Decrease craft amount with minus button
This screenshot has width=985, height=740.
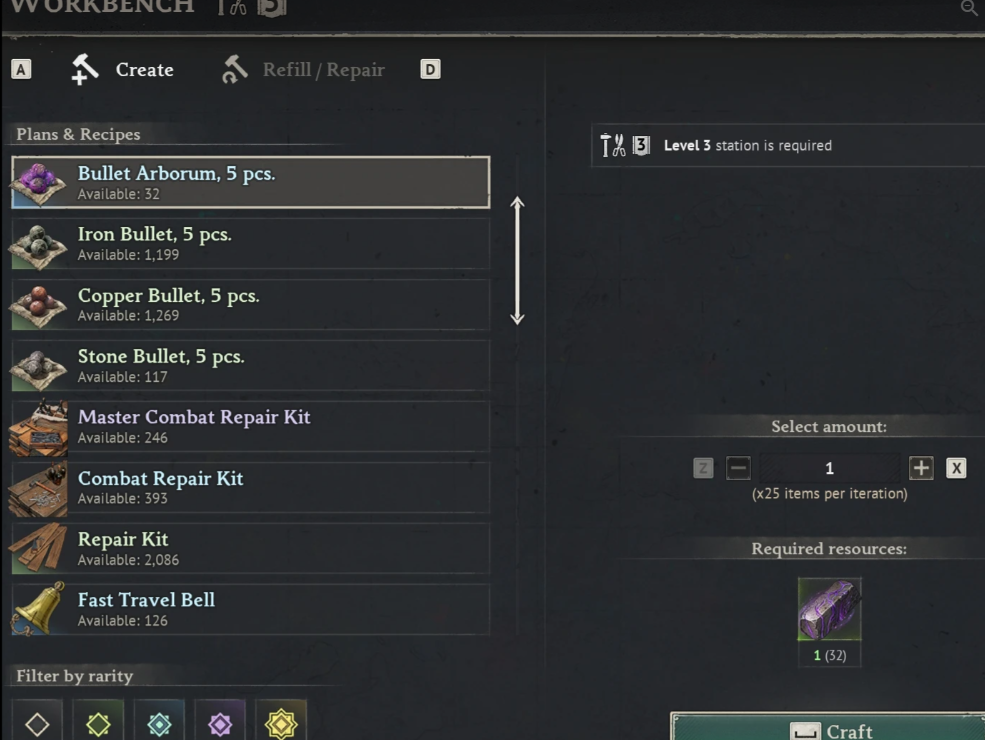coord(738,468)
